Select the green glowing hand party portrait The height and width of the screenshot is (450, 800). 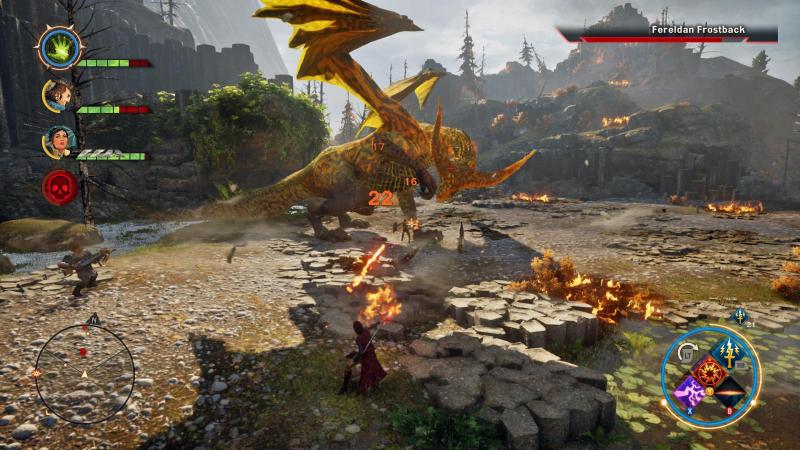pyautogui.click(x=56, y=46)
